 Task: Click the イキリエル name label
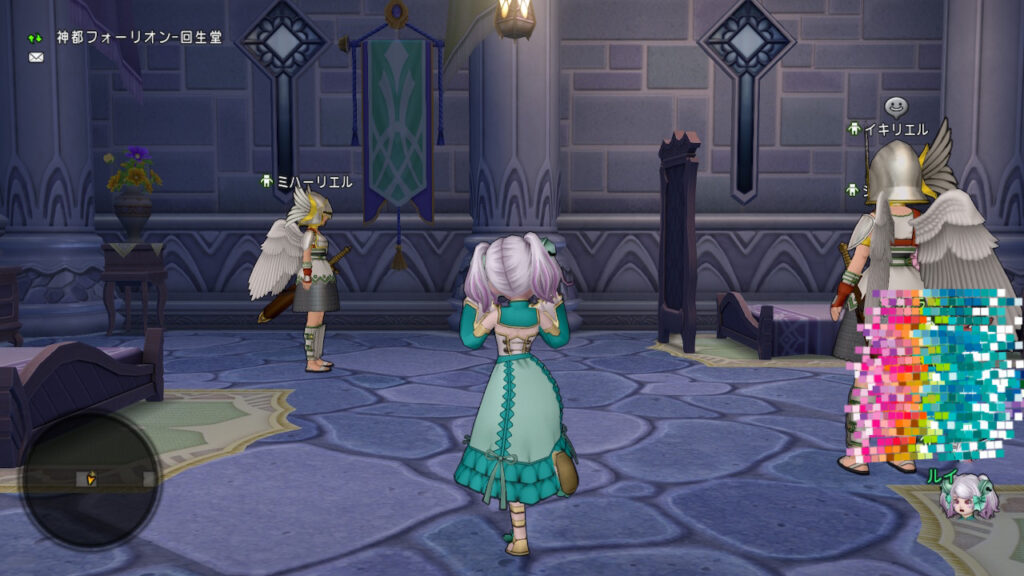tap(895, 129)
